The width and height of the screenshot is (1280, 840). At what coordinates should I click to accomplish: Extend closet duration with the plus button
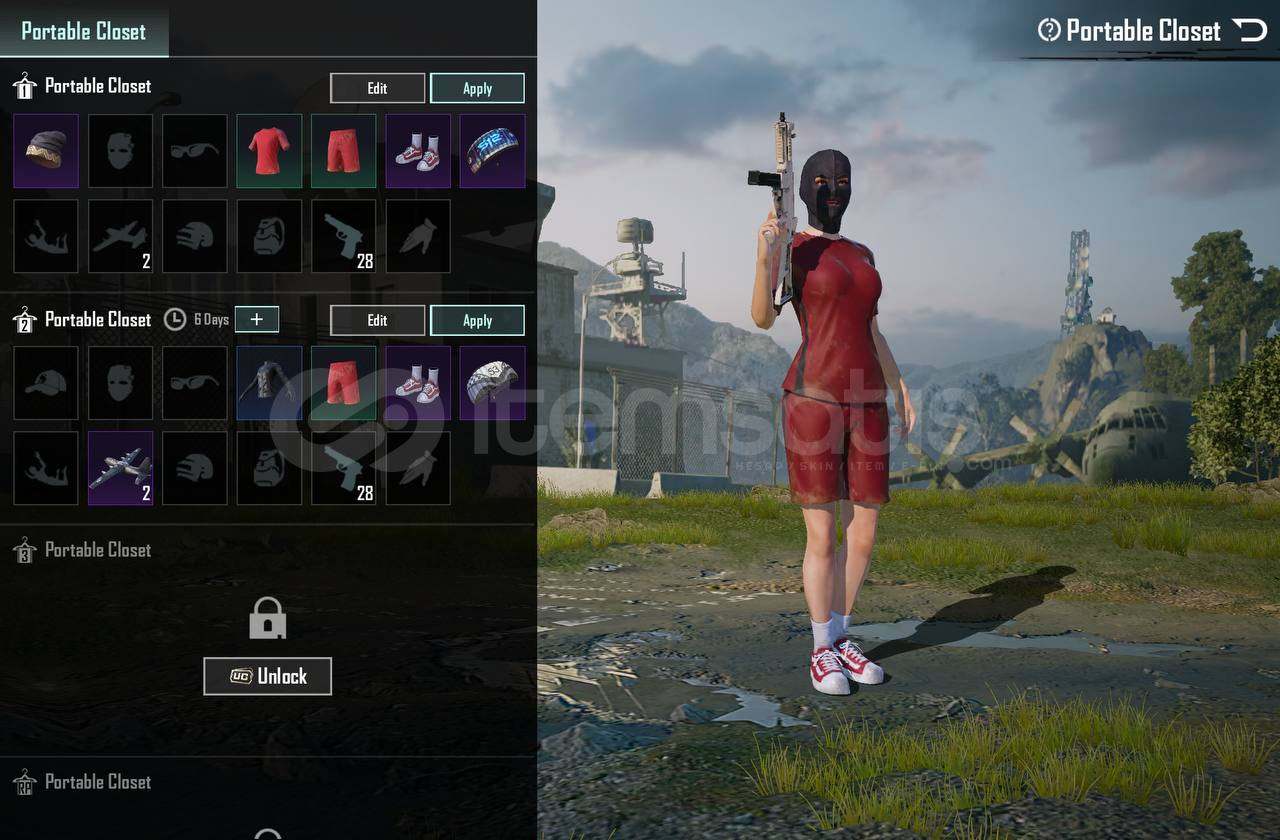[x=257, y=319]
